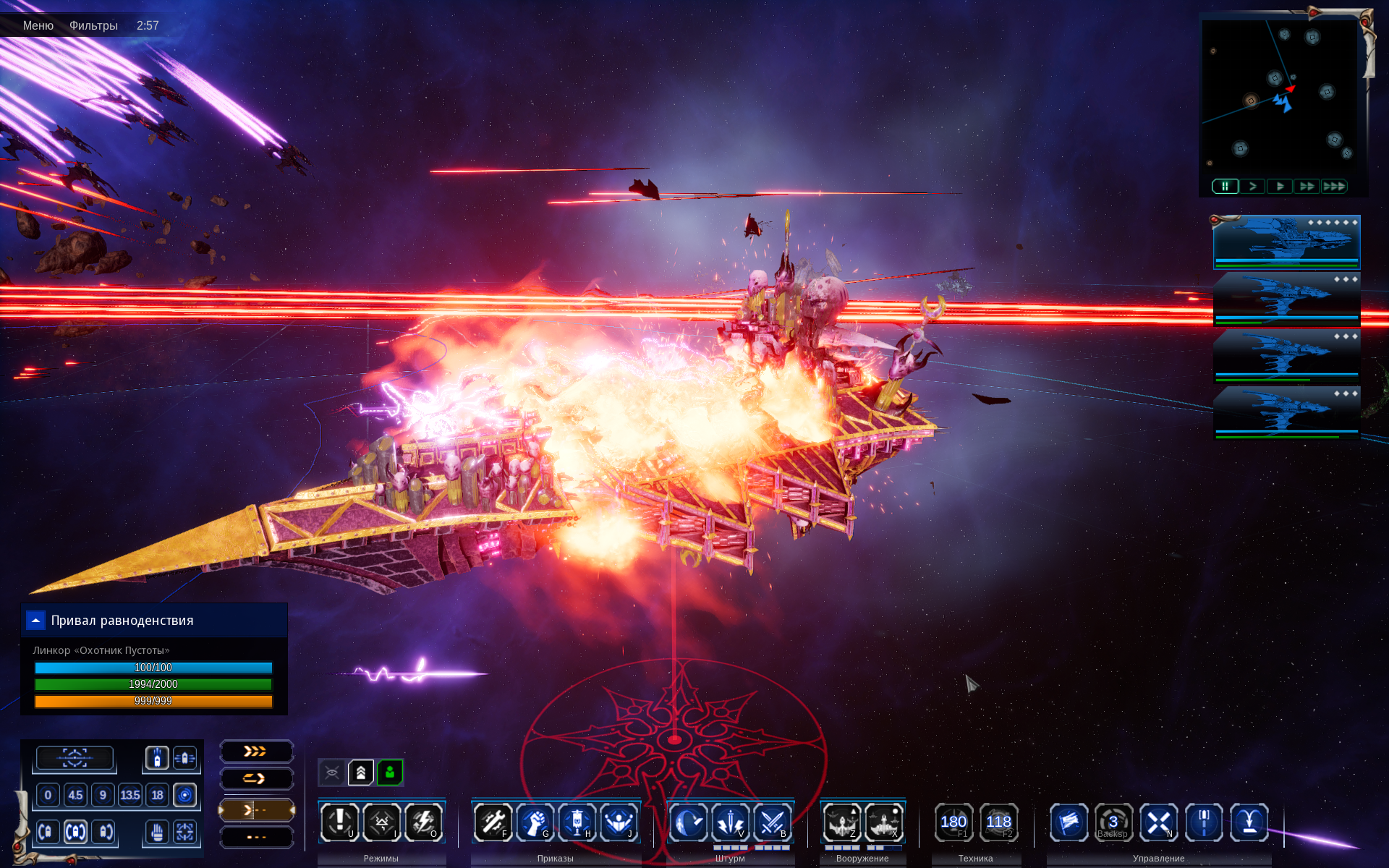Viewport: 1389px width, 868px height.
Task: Choose the all-stop dashes engine setting
Action: coord(256,837)
